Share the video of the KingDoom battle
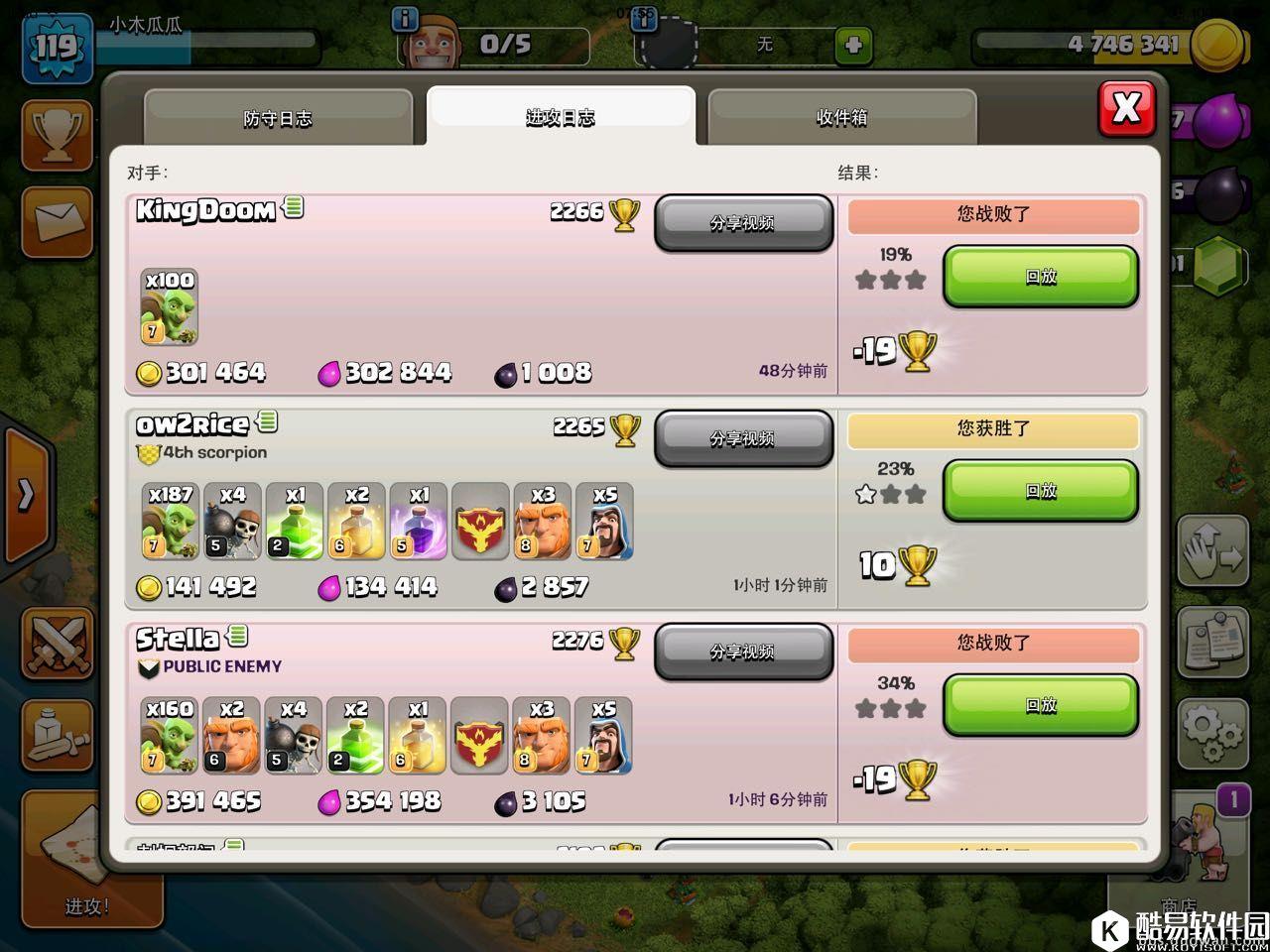This screenshot has height=952, width=1270. [x=742, y=223]
